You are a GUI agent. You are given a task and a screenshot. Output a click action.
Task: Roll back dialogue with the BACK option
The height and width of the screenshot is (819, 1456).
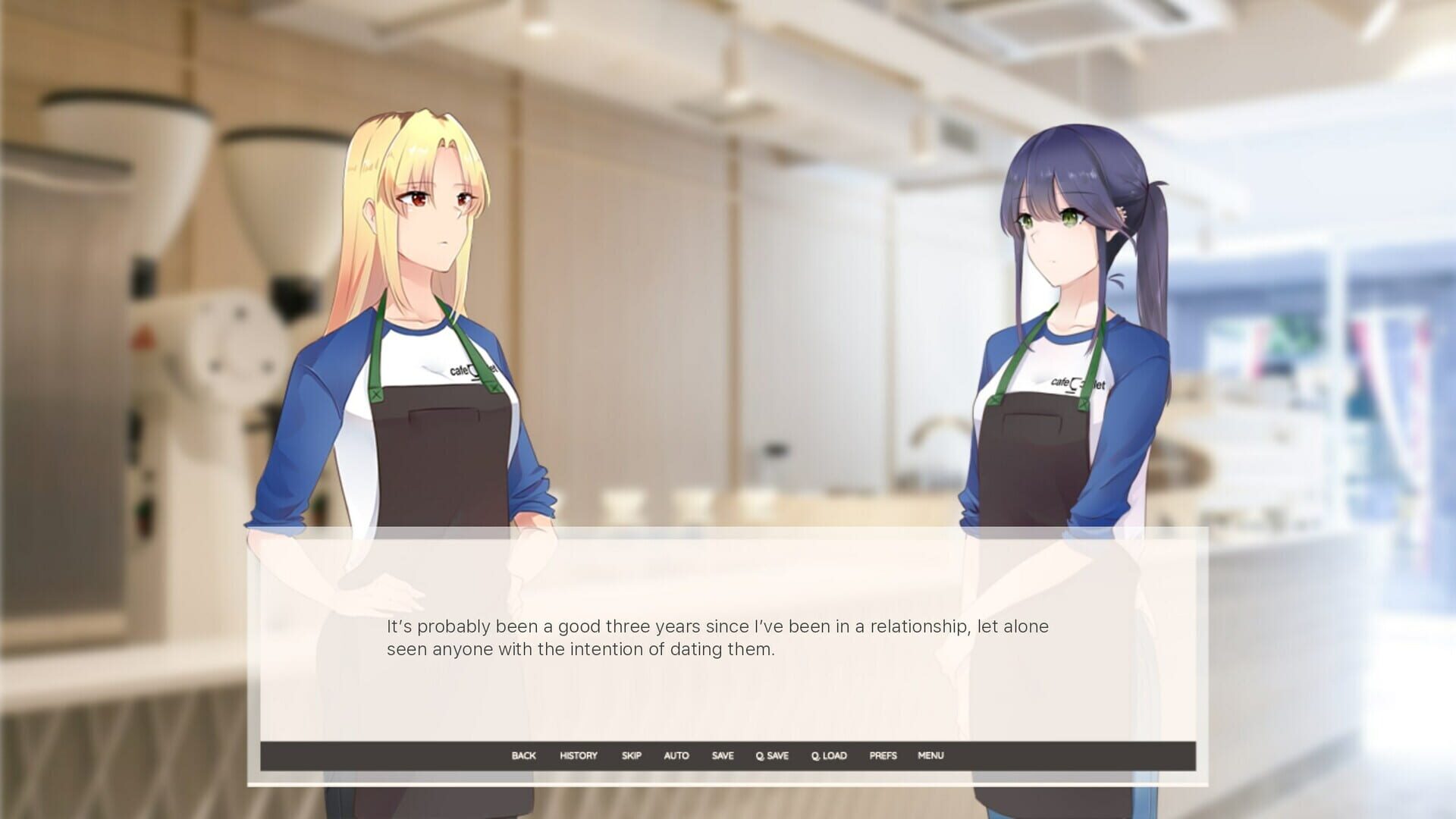point(523,755)
